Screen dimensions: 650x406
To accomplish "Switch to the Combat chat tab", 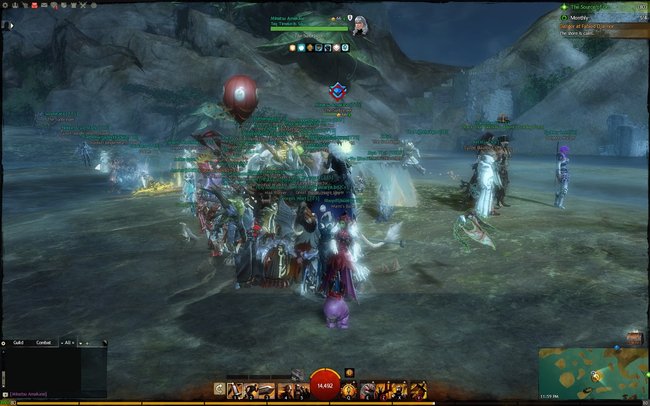I will pyautogui.click(x=44, y=343).
